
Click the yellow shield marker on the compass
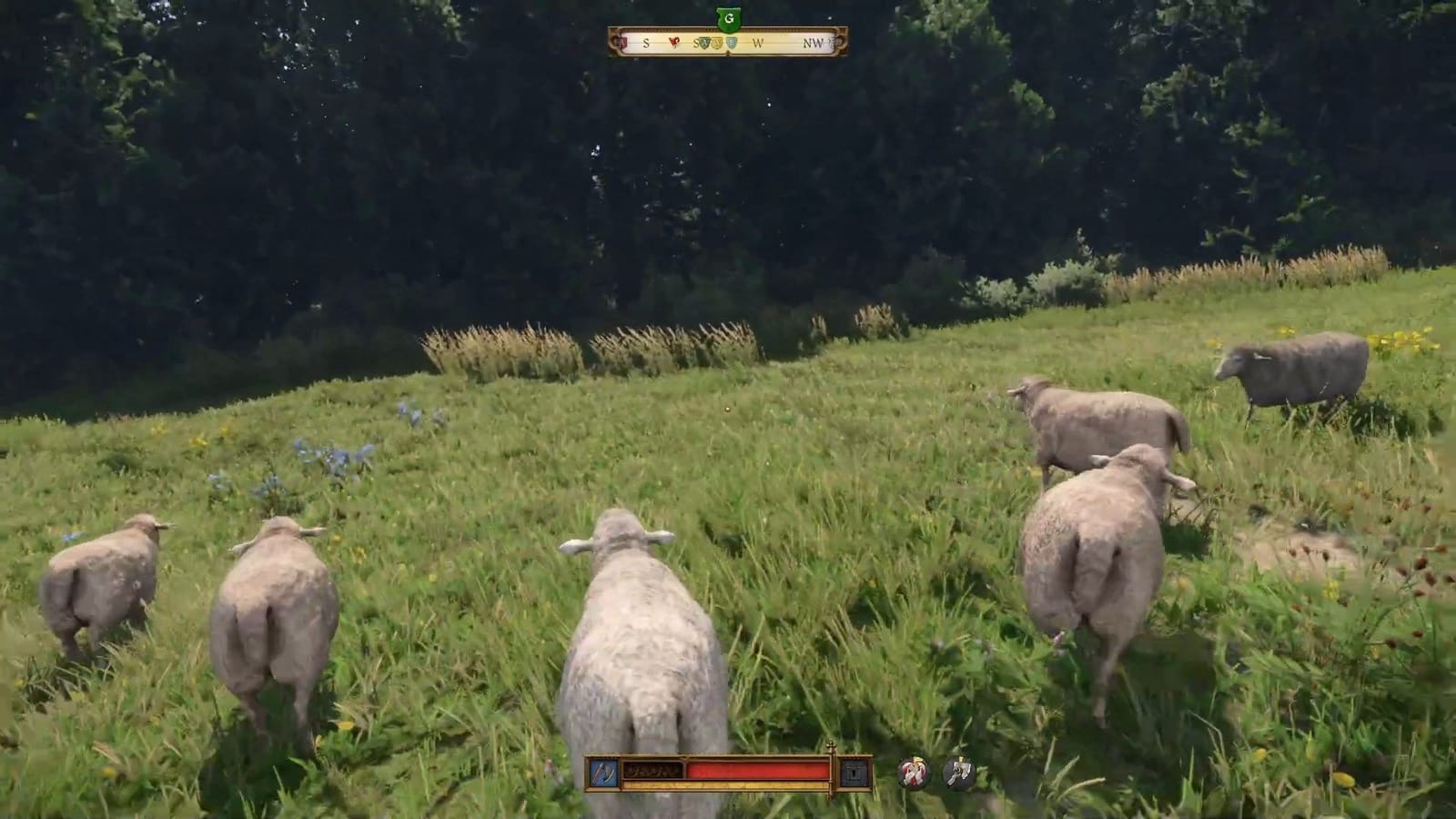pyautogui.click(x=717, y=42)
